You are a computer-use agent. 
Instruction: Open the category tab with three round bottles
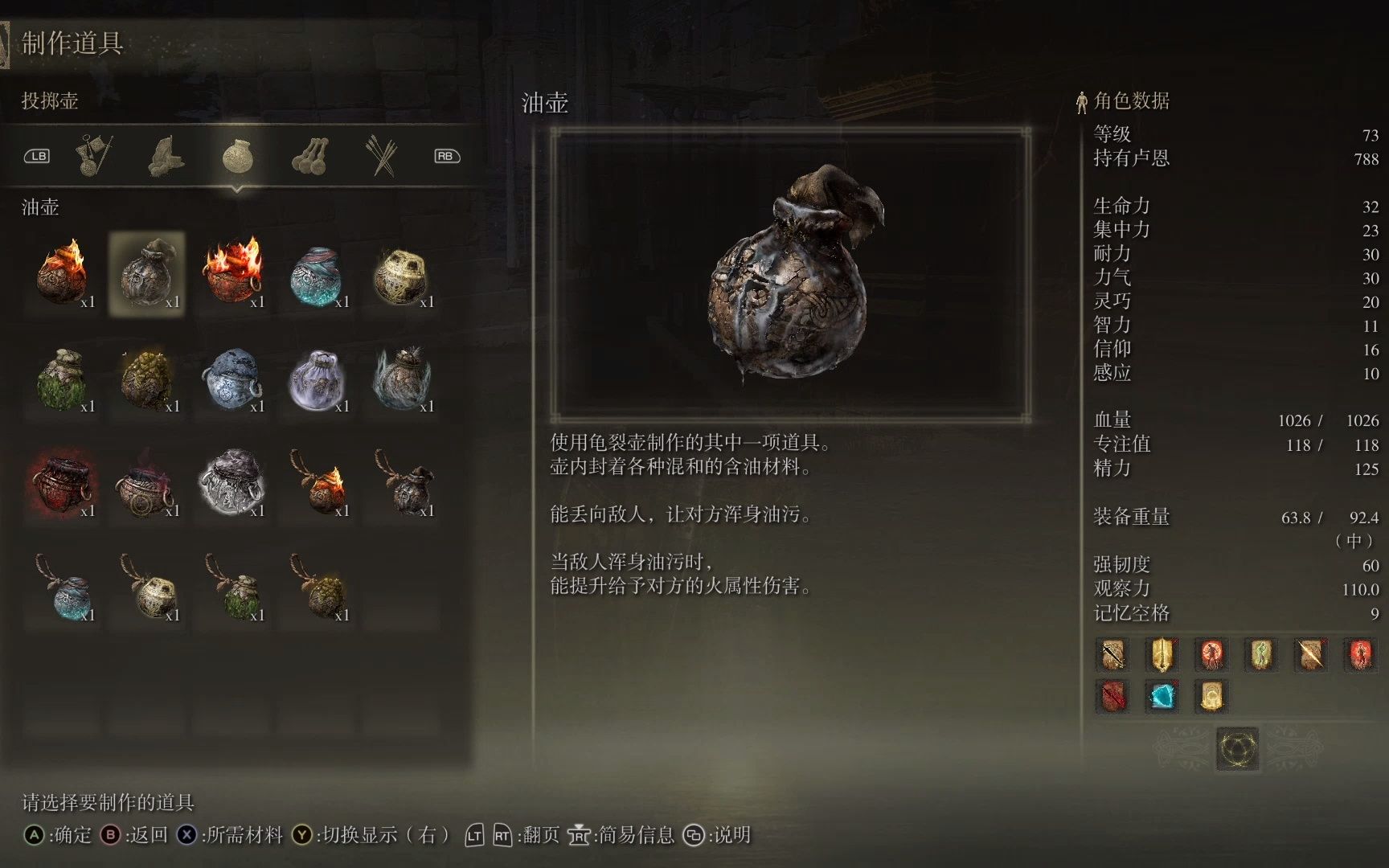tap(309, 155)
